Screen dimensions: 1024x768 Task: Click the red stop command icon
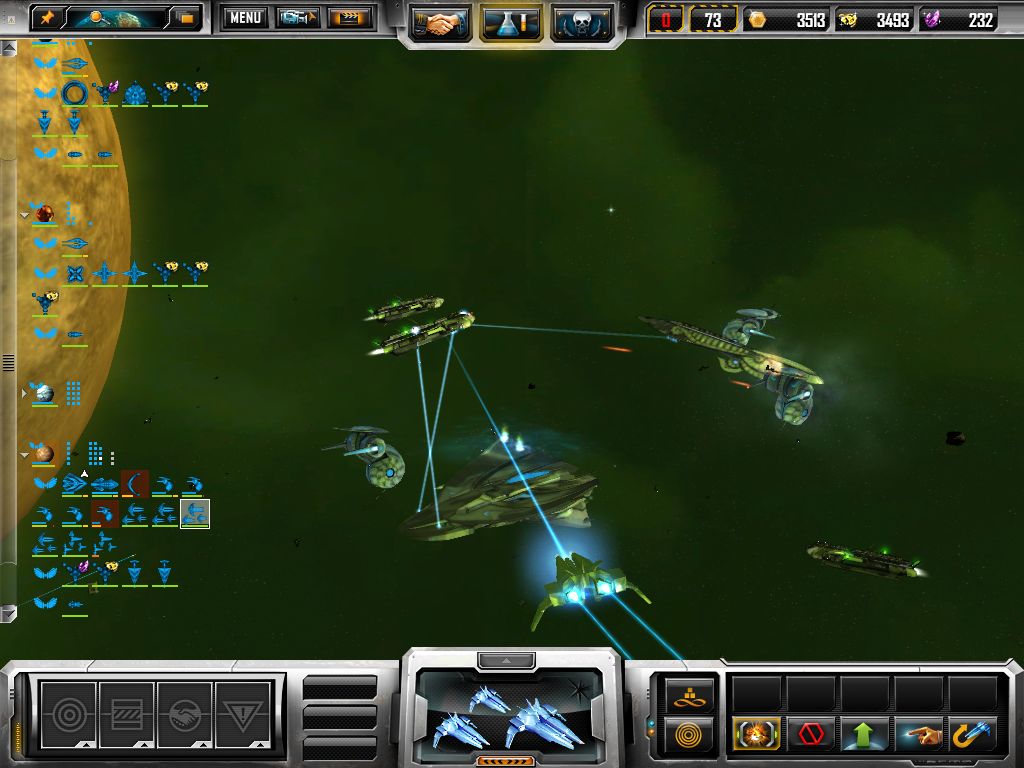coord(811,735)
